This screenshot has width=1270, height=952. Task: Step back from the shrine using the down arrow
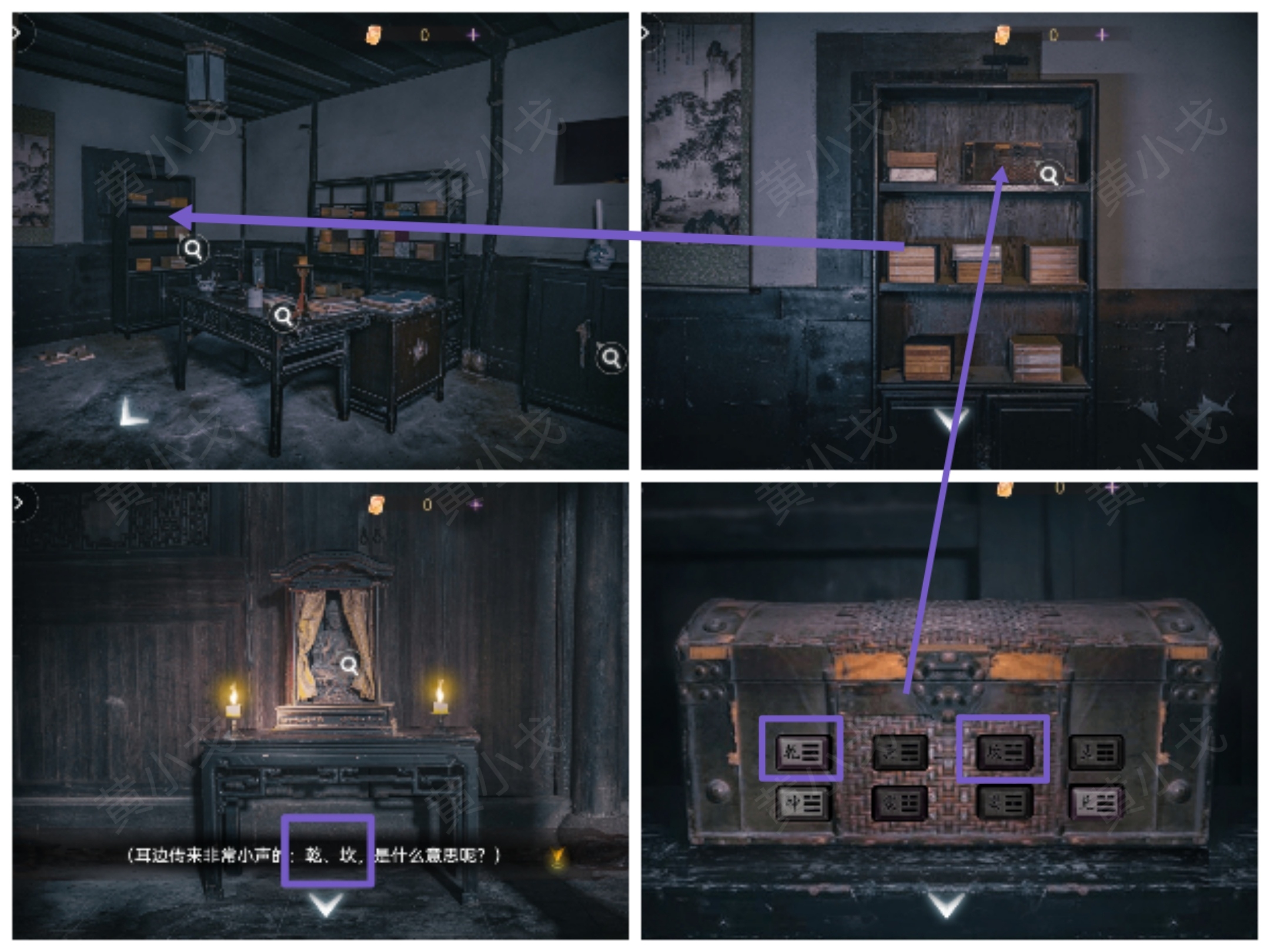point(326,905)
